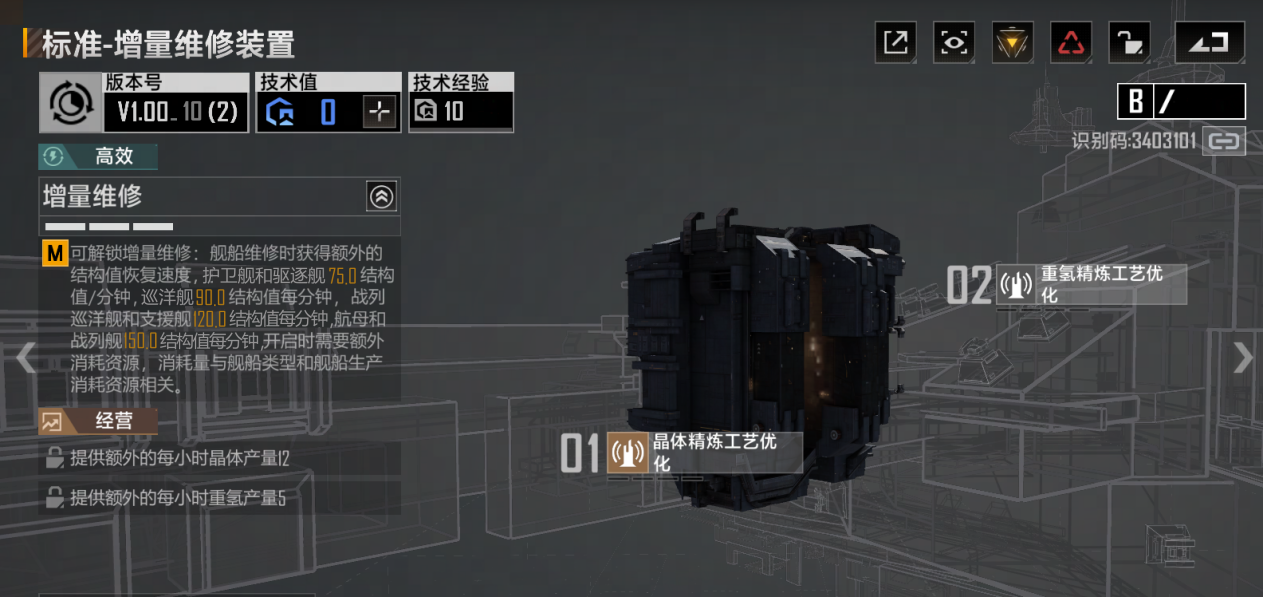Select the 02 重氢精炼工艺优化 module node

(1091, 285)
